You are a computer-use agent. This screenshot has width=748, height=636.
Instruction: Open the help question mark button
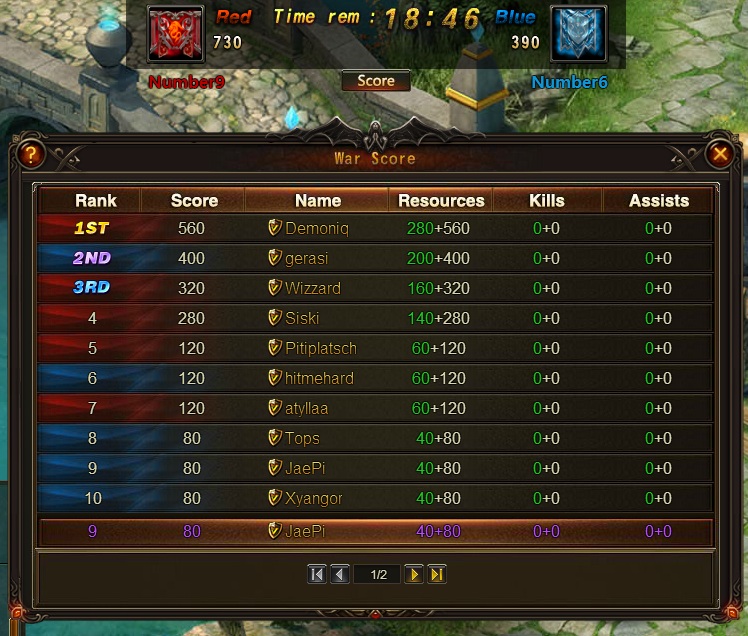(32, 154)
